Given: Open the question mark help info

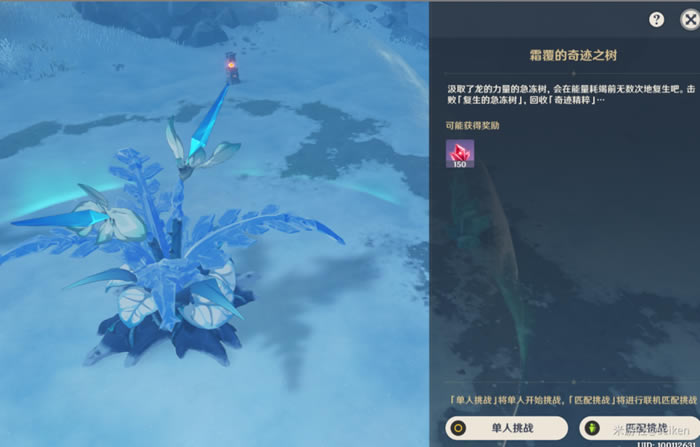Looking at the screenshot, I should (657, 19).
